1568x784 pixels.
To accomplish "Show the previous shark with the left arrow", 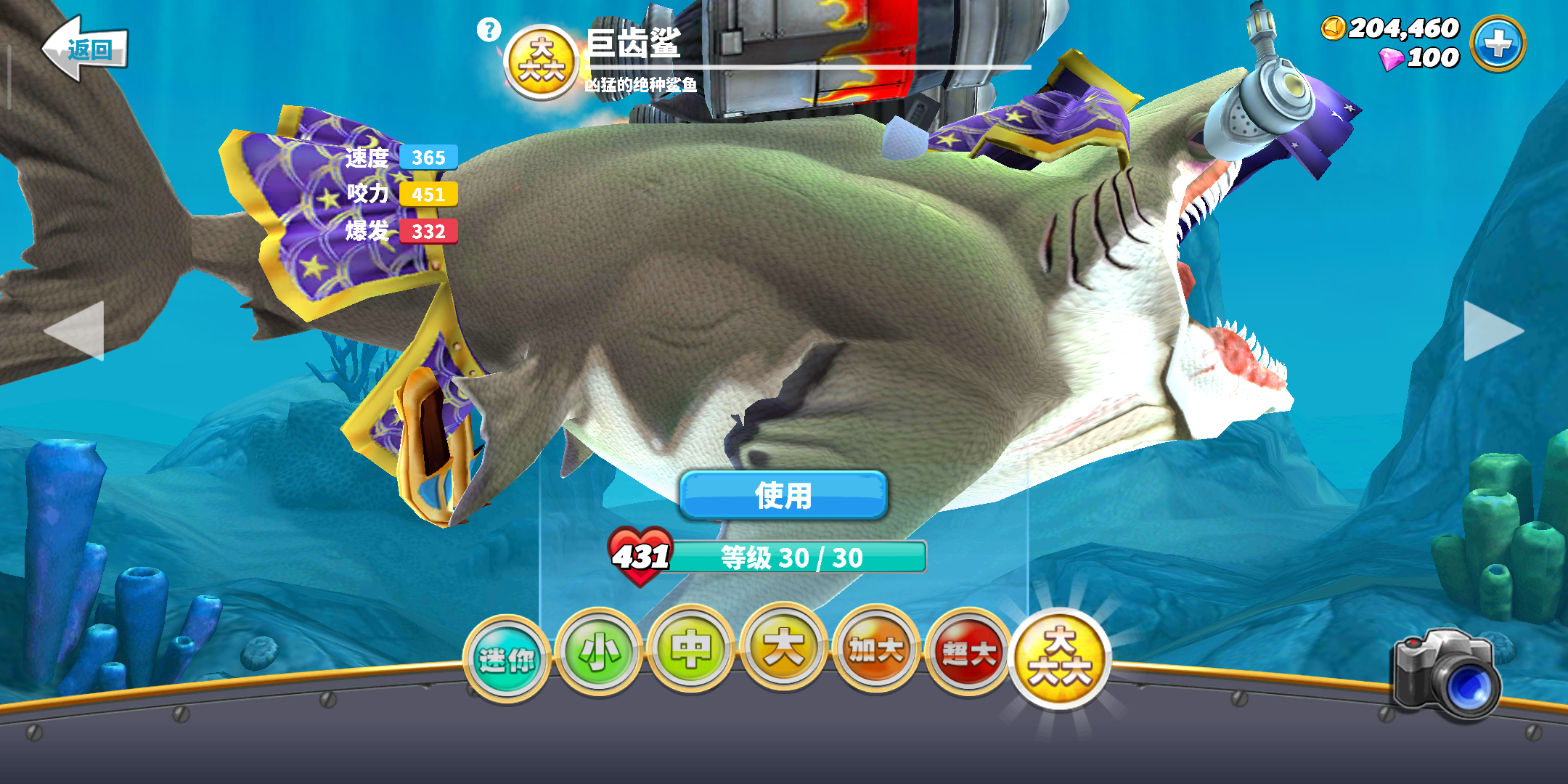I will tap(75, 331).
